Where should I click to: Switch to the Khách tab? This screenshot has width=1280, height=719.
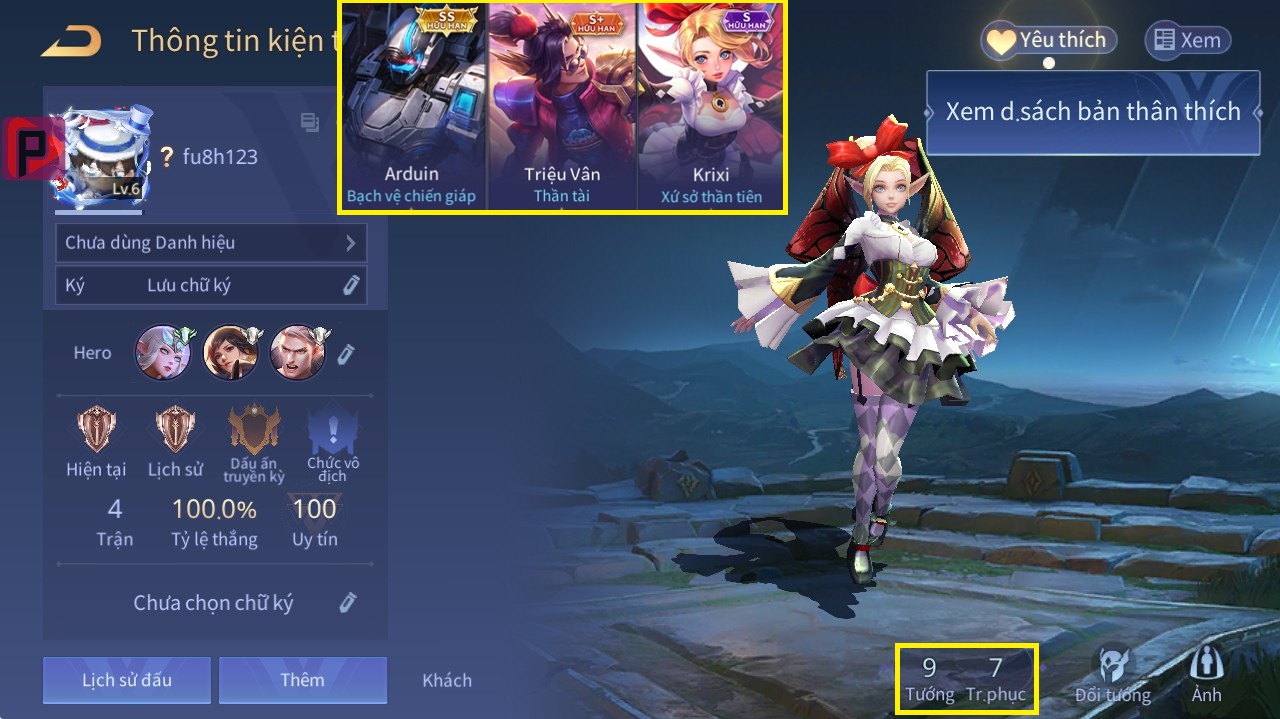[447, 680]
